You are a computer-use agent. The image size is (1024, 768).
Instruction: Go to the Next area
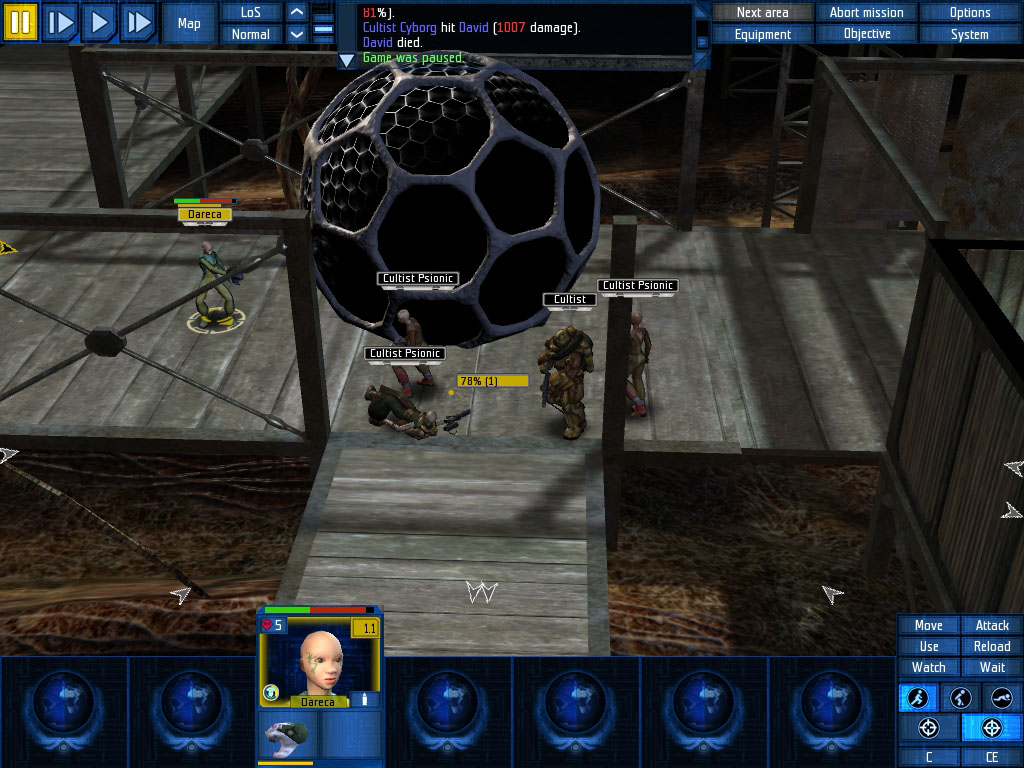pos(762,12)
